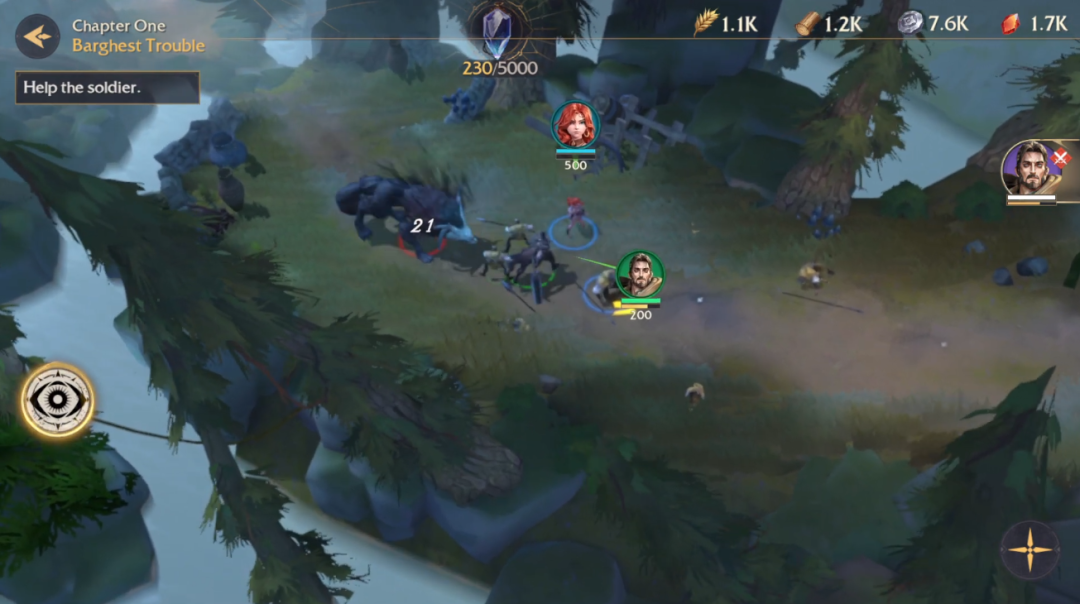Check the wheat food resource icon
This screenshot has width=1080, height=604.
click(706, 23)
